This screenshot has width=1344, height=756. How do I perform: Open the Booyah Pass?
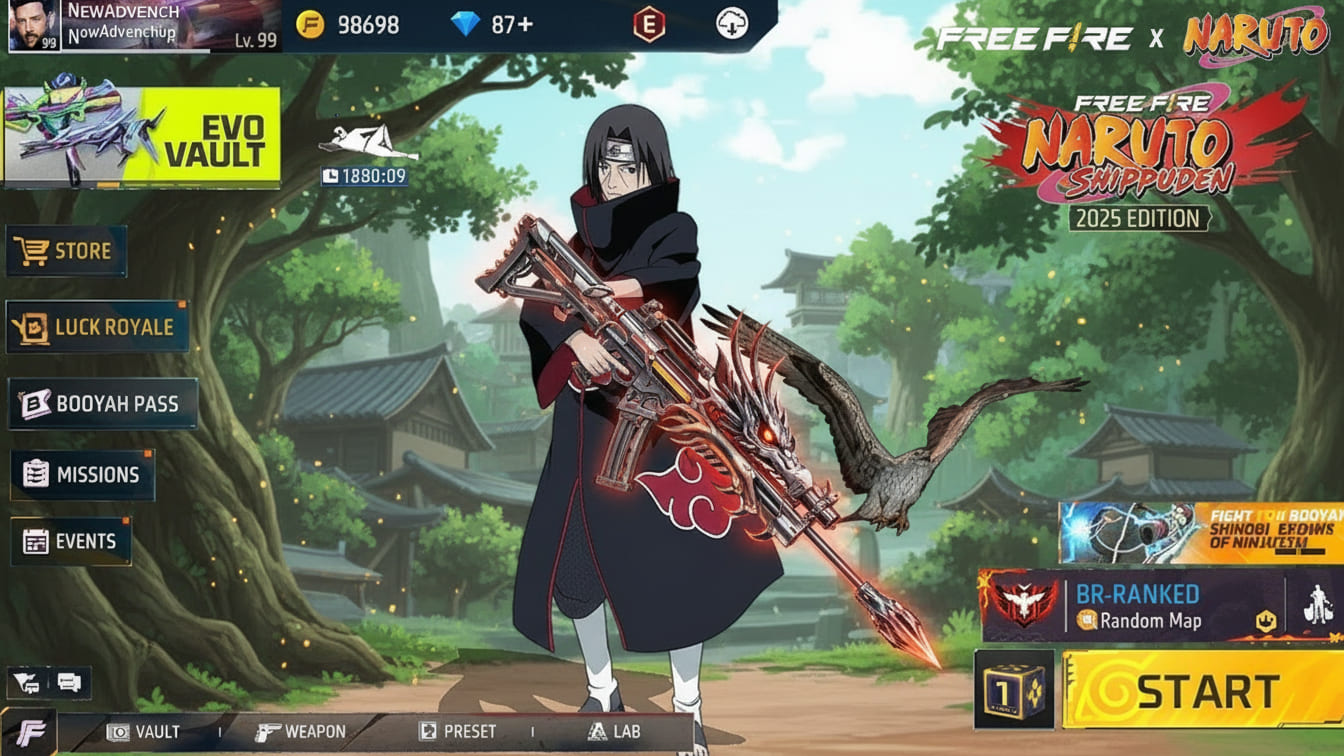click(x=102, y=404)
